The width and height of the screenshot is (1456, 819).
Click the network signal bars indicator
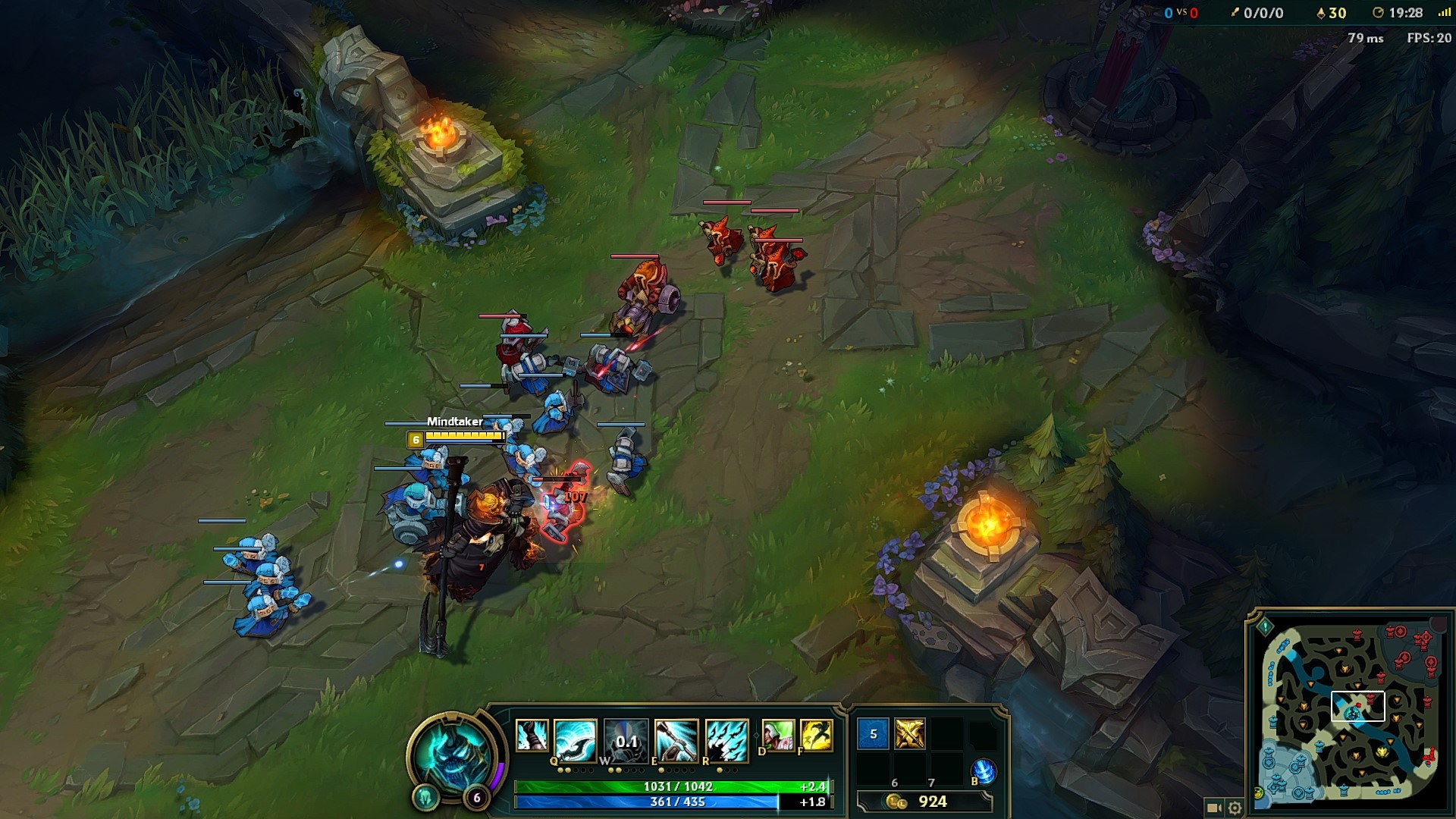1445,12
